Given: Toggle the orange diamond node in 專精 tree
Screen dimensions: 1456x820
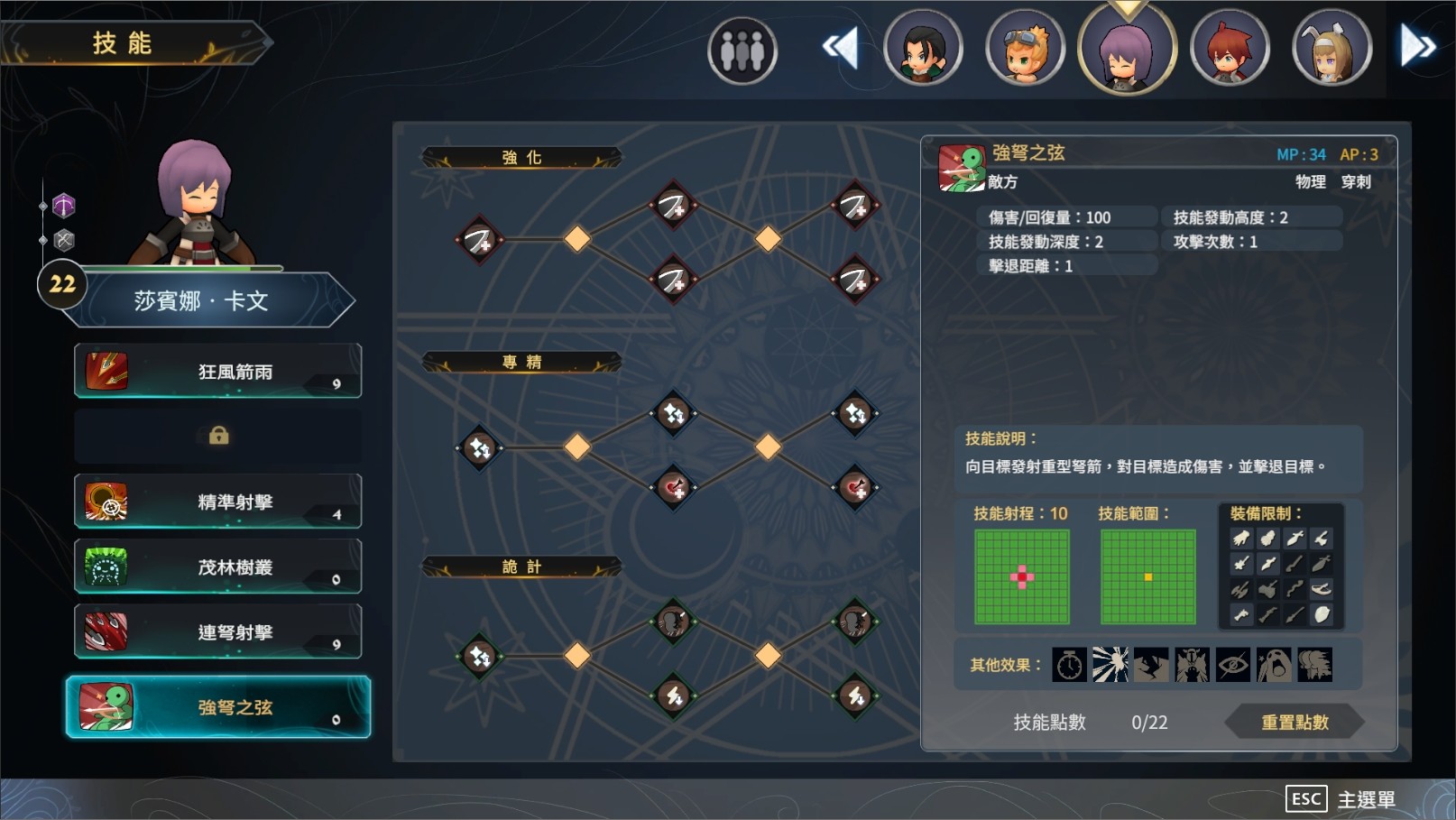Looking at the screenshot, I should (577, 446).
